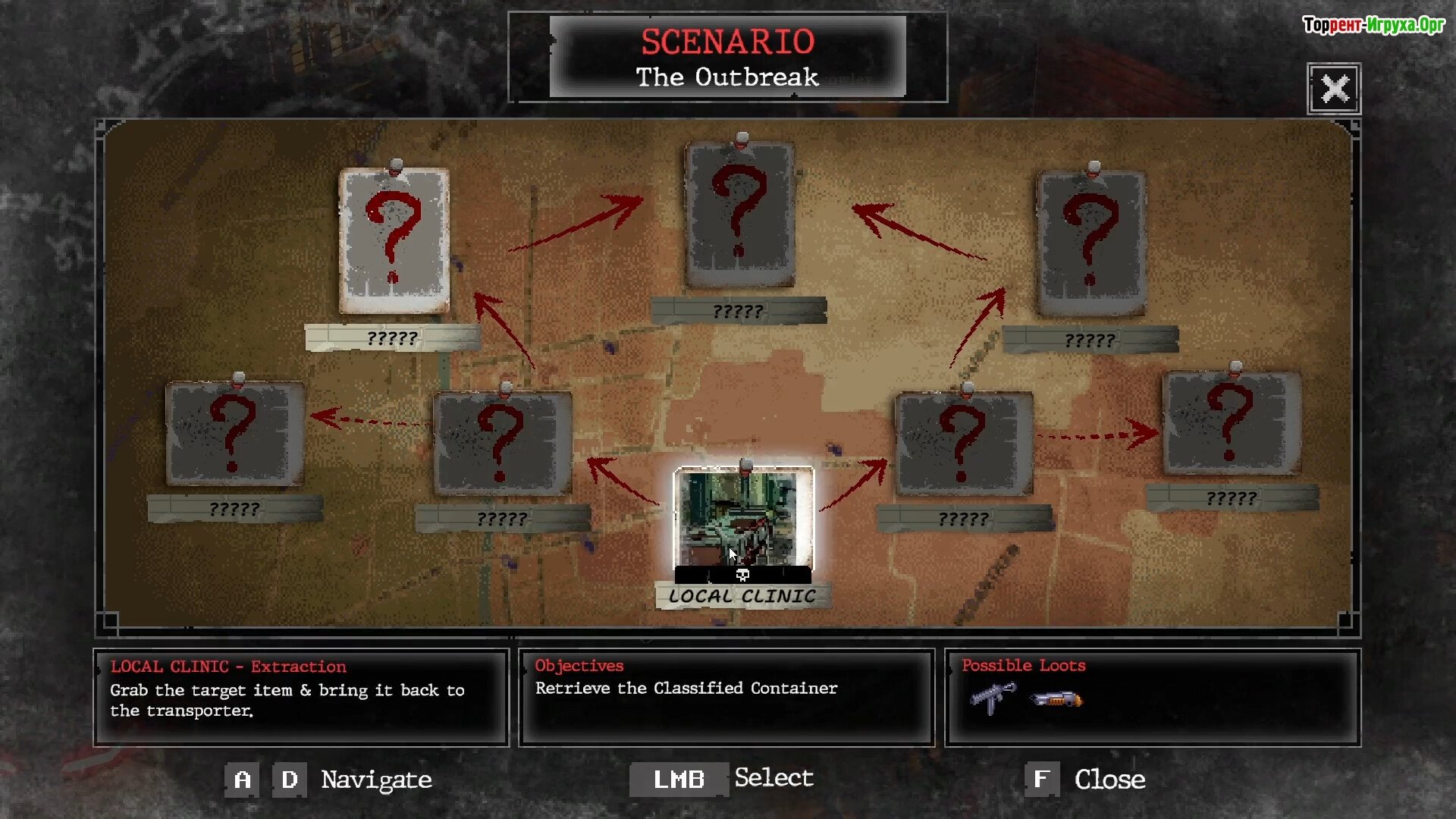The width and height of the screenshot is (1456, 819).
Task: Open the Торрент-Игруха.Орг watermark link
Action: [x=1373, y=25]
